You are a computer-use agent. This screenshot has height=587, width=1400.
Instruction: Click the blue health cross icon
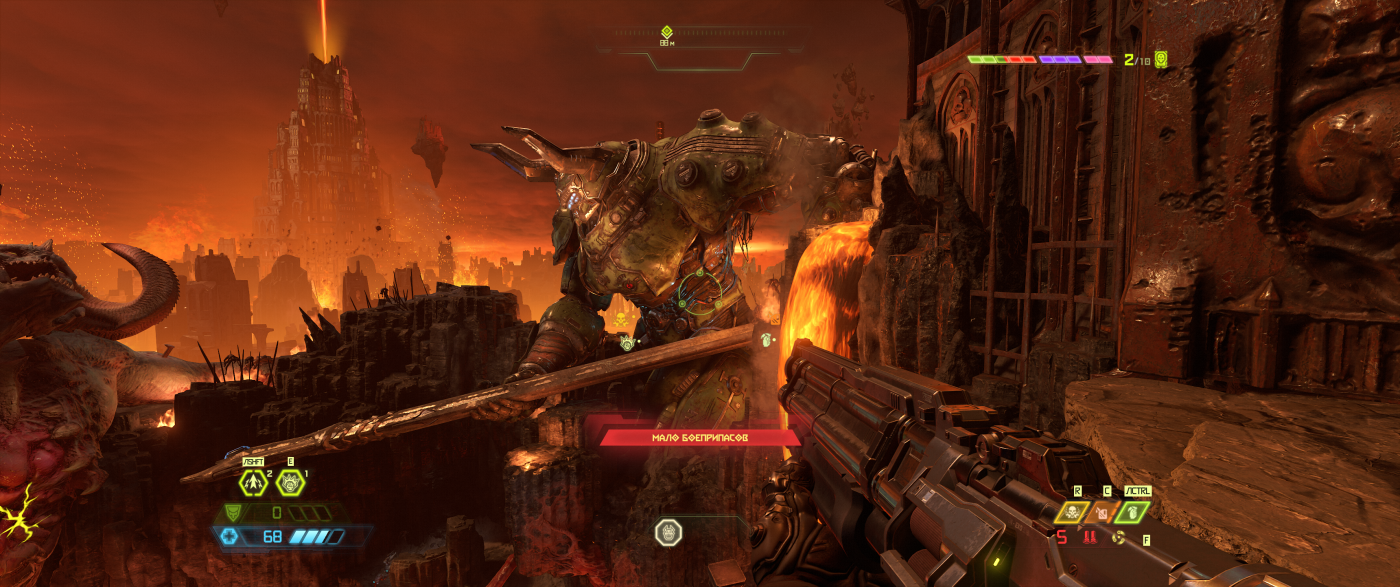232,536
